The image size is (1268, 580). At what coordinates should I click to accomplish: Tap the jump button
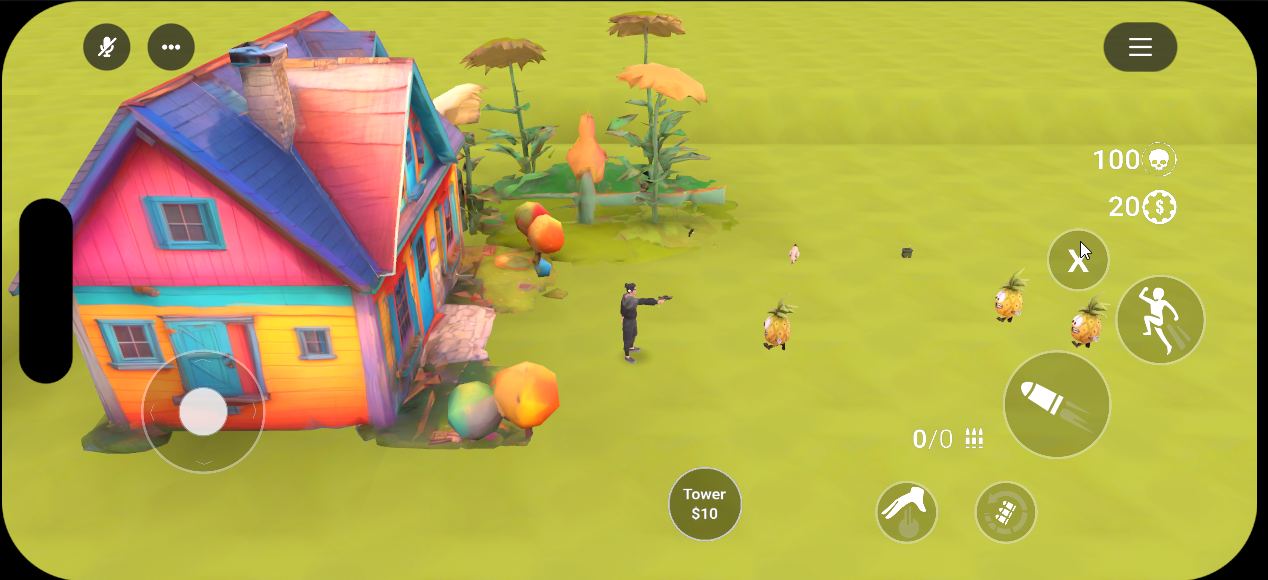tap(1160, 320)
